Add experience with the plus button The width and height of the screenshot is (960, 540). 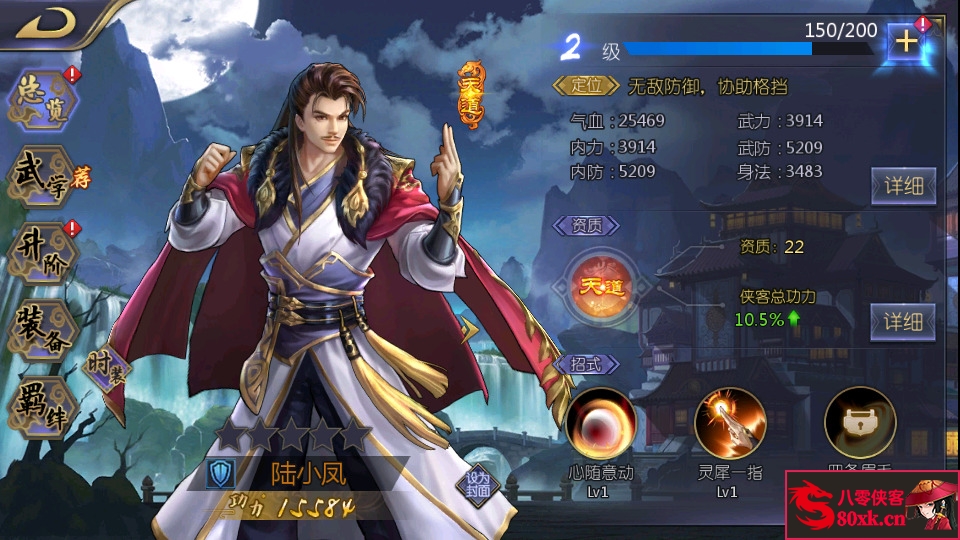coord(907,42)
